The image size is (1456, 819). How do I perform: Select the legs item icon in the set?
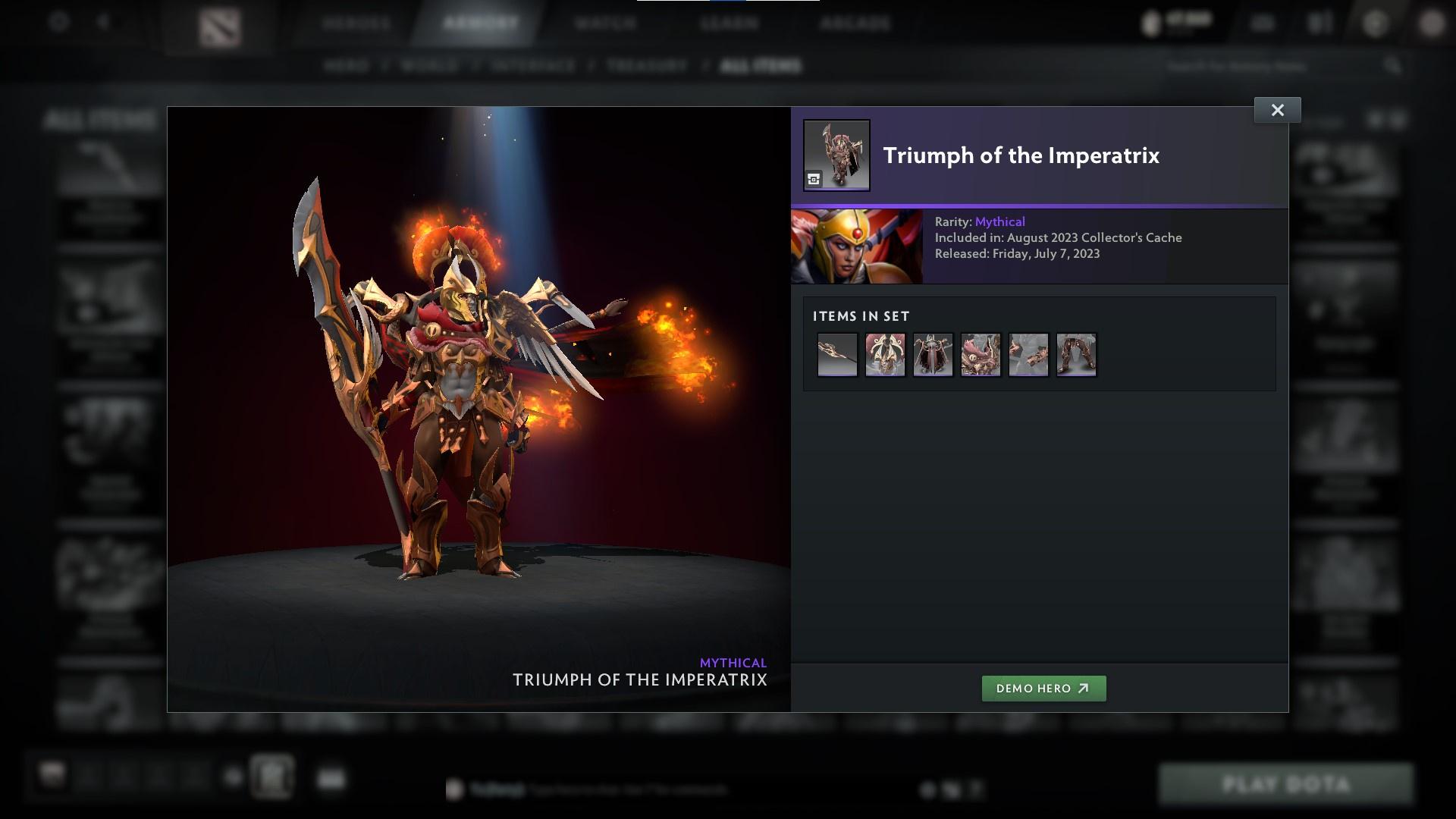1076,354
